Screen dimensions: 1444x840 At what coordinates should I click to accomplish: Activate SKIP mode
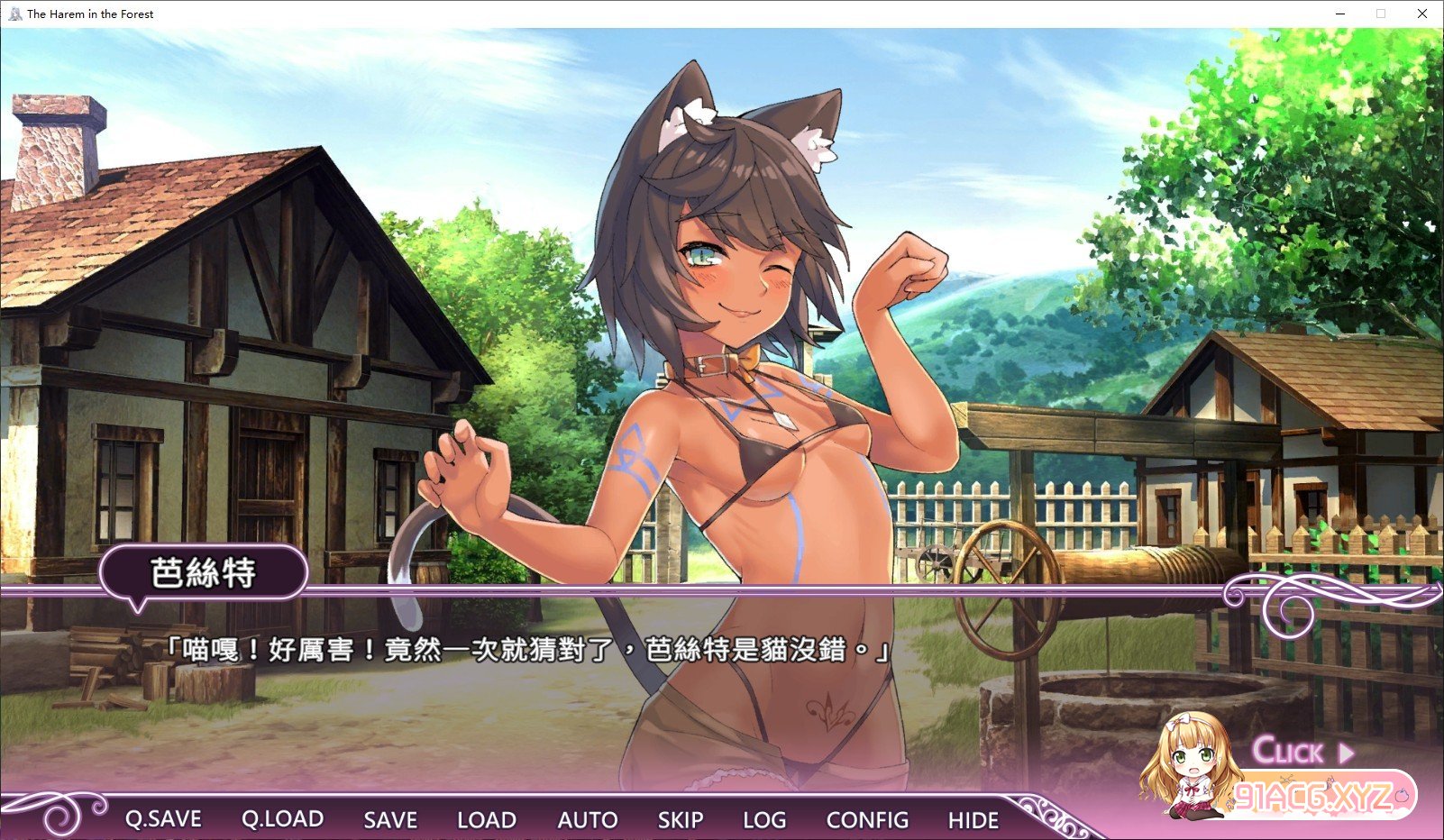pos(681,819)
